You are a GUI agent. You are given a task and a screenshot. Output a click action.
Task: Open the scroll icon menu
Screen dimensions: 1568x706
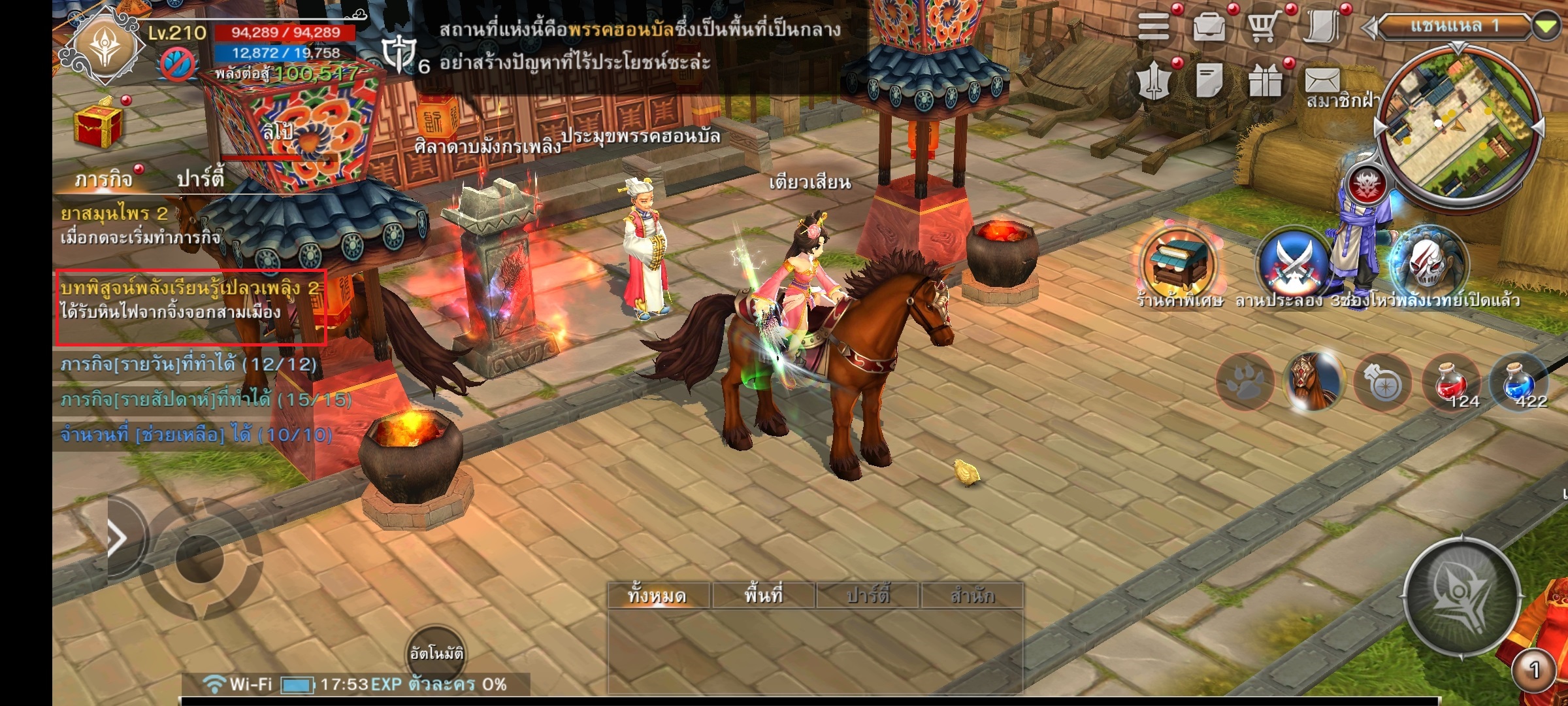coord(1322,27)
